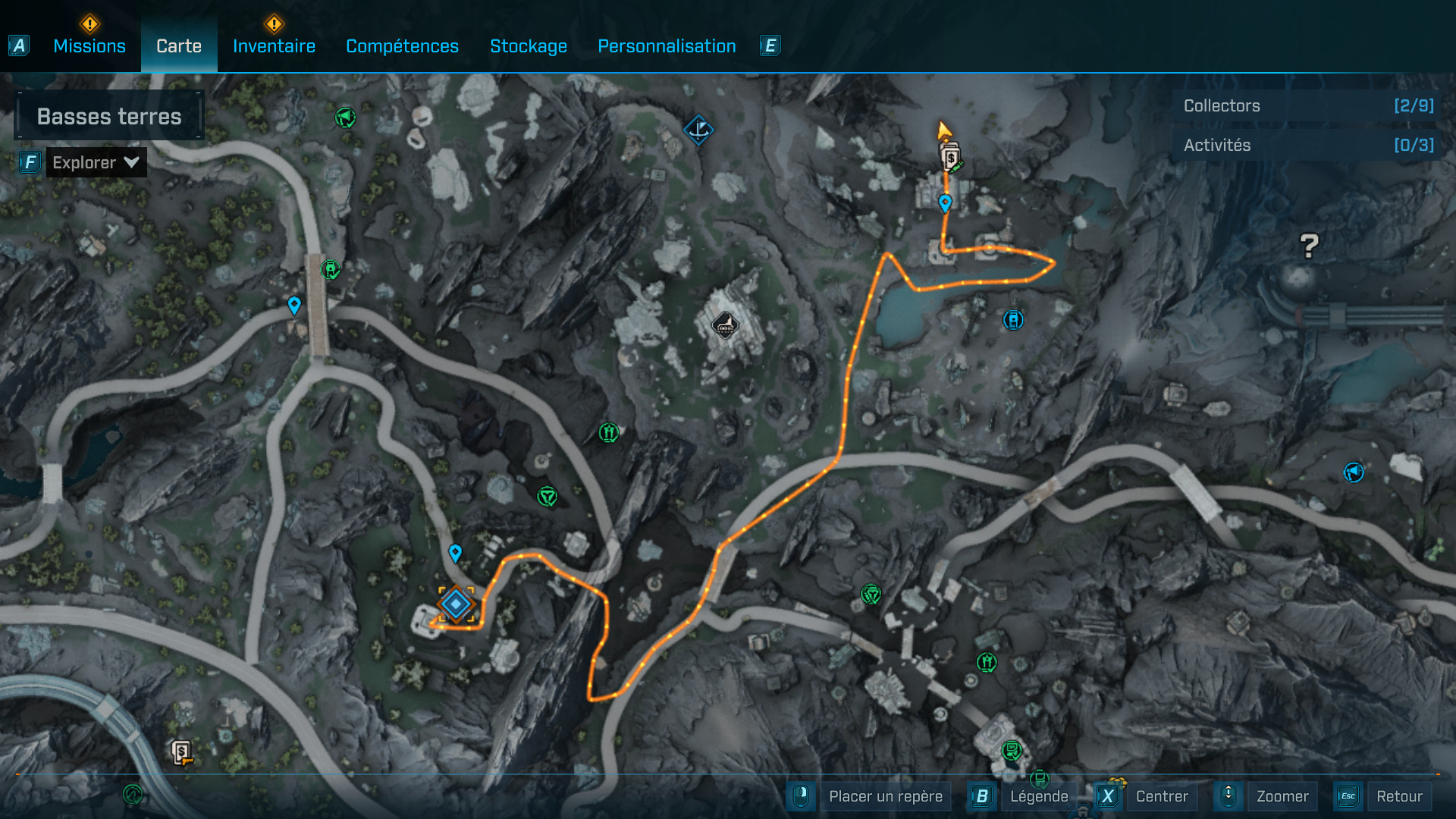The image size is (1456, 819).
Task: Click the anchor diamond map marker
Action: point(698,130)
